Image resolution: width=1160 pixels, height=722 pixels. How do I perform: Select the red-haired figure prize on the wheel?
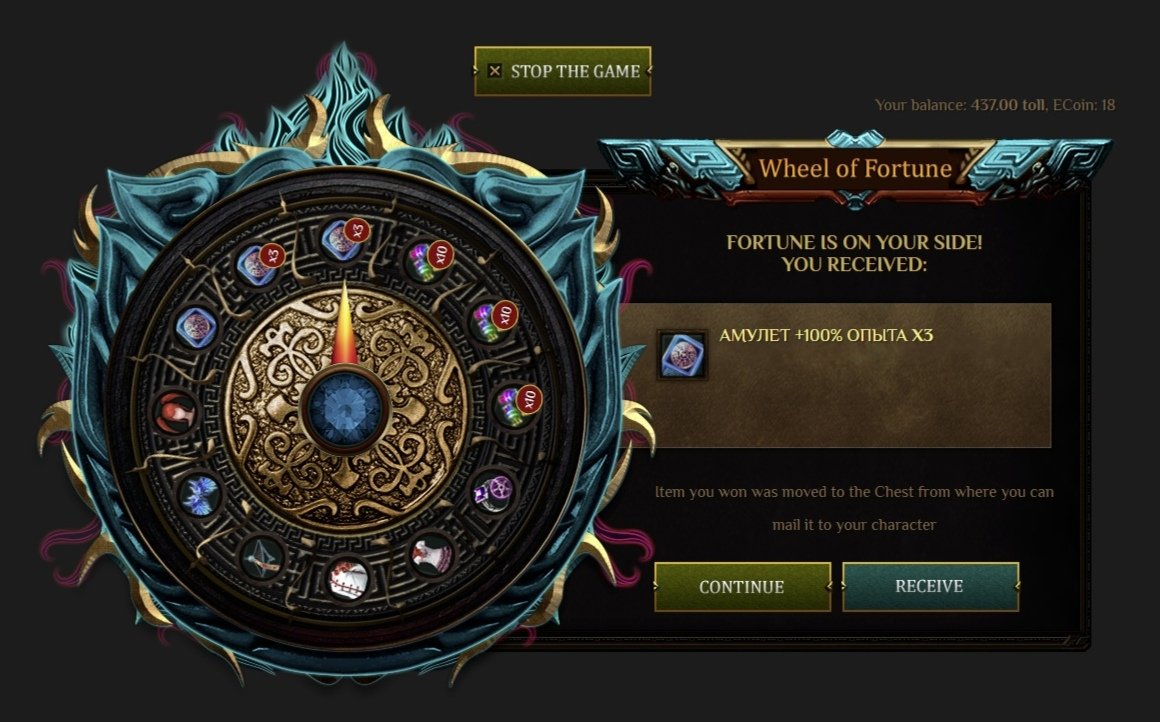point(174,410)
